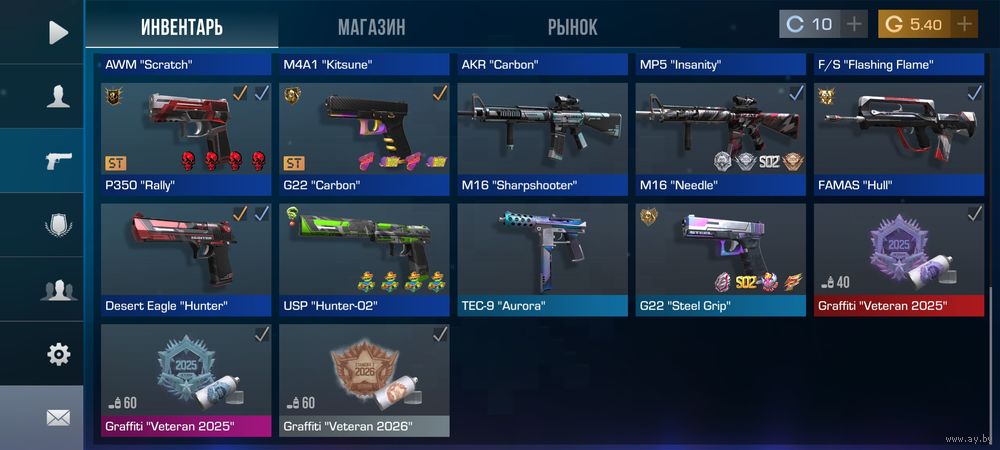Open the profile silhouette menu

(x=57, y=97)
